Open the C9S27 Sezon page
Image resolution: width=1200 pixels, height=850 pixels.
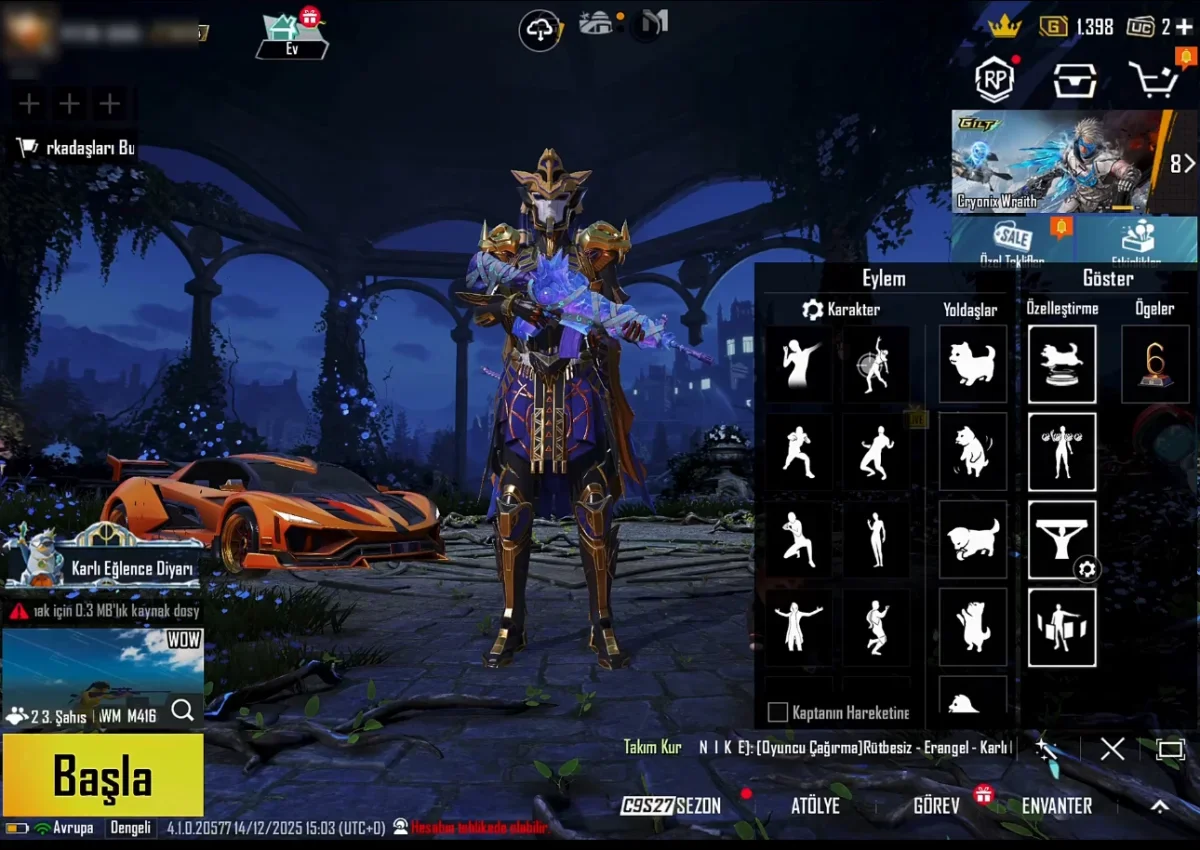click(670, 806)
